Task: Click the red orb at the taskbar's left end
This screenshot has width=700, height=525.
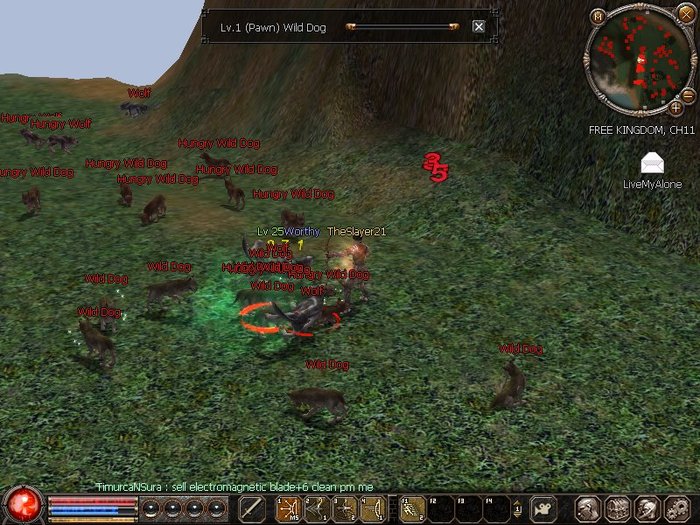Action: pyautogui.click(x=21, y=506)
